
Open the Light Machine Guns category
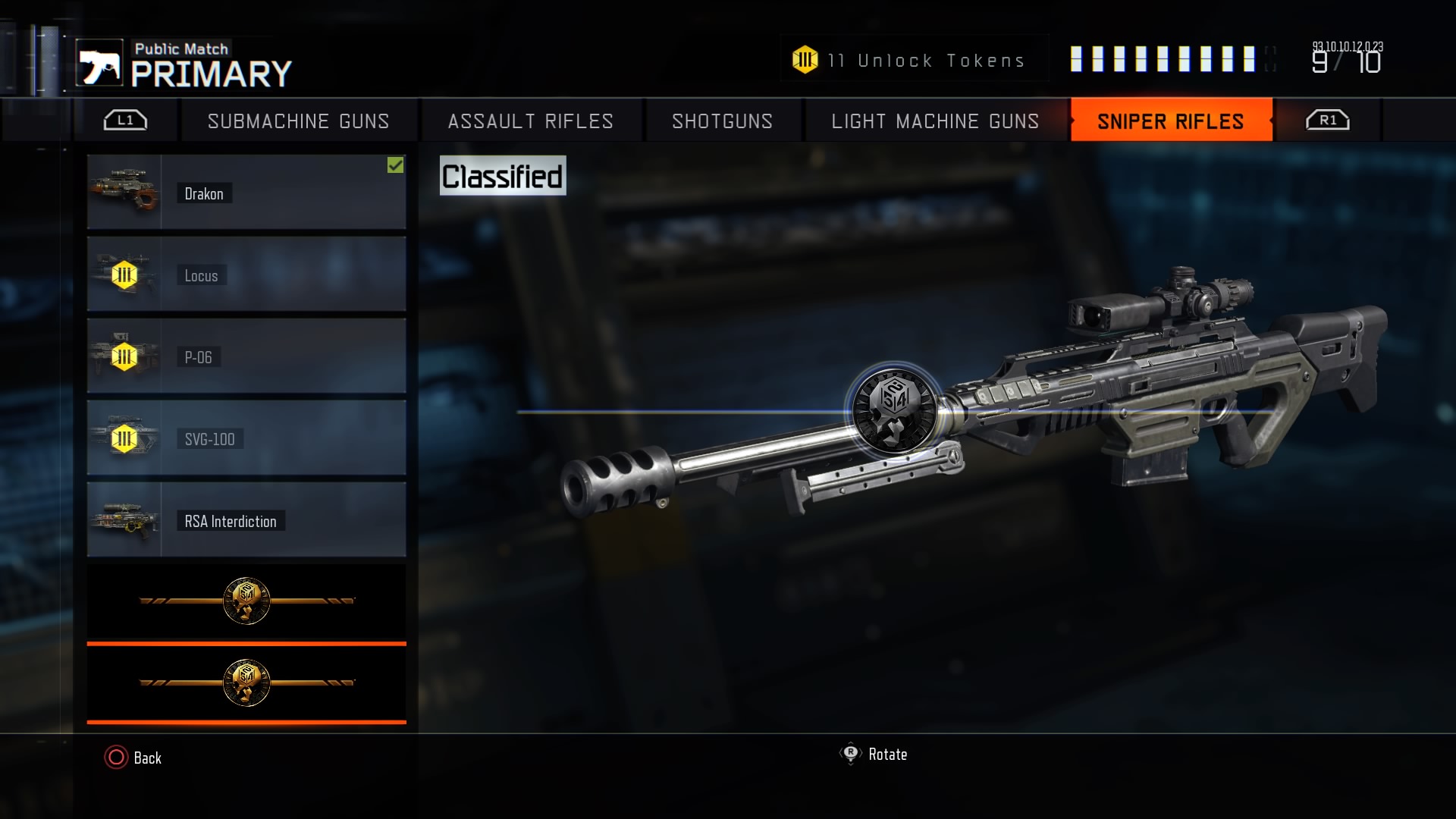pyautogui.click(x=936, y=121)
